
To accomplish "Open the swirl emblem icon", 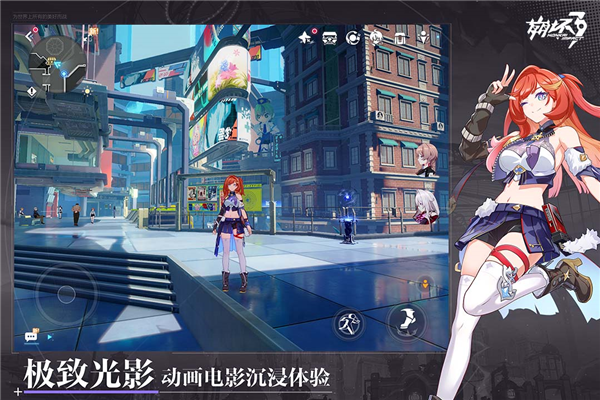I will 376,38.
